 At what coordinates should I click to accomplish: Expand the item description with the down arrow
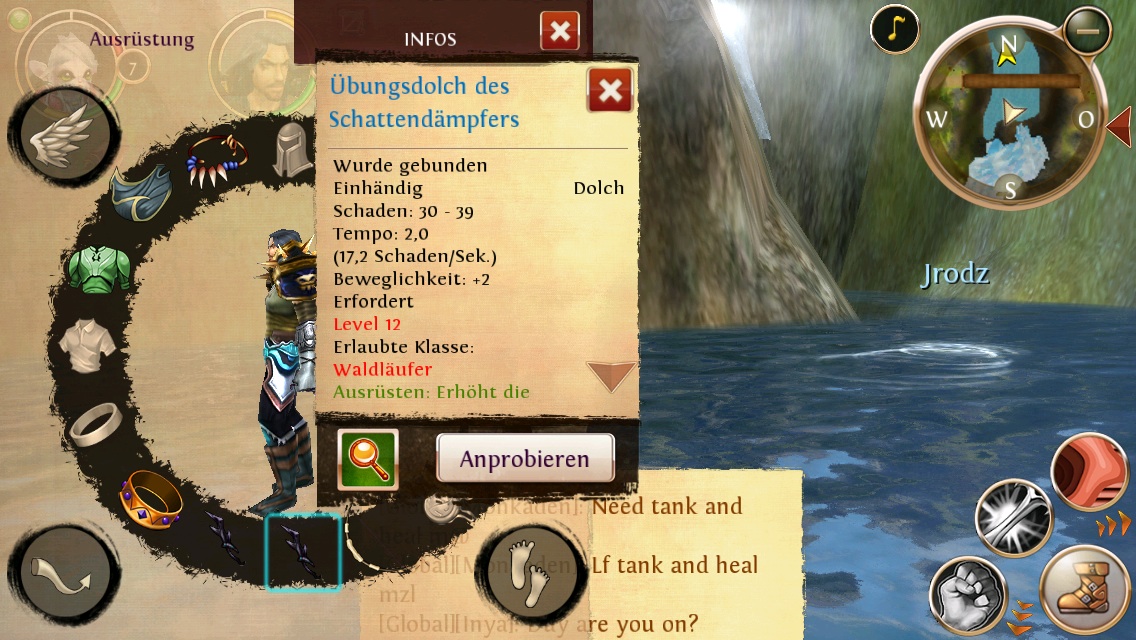click(611, 376)
